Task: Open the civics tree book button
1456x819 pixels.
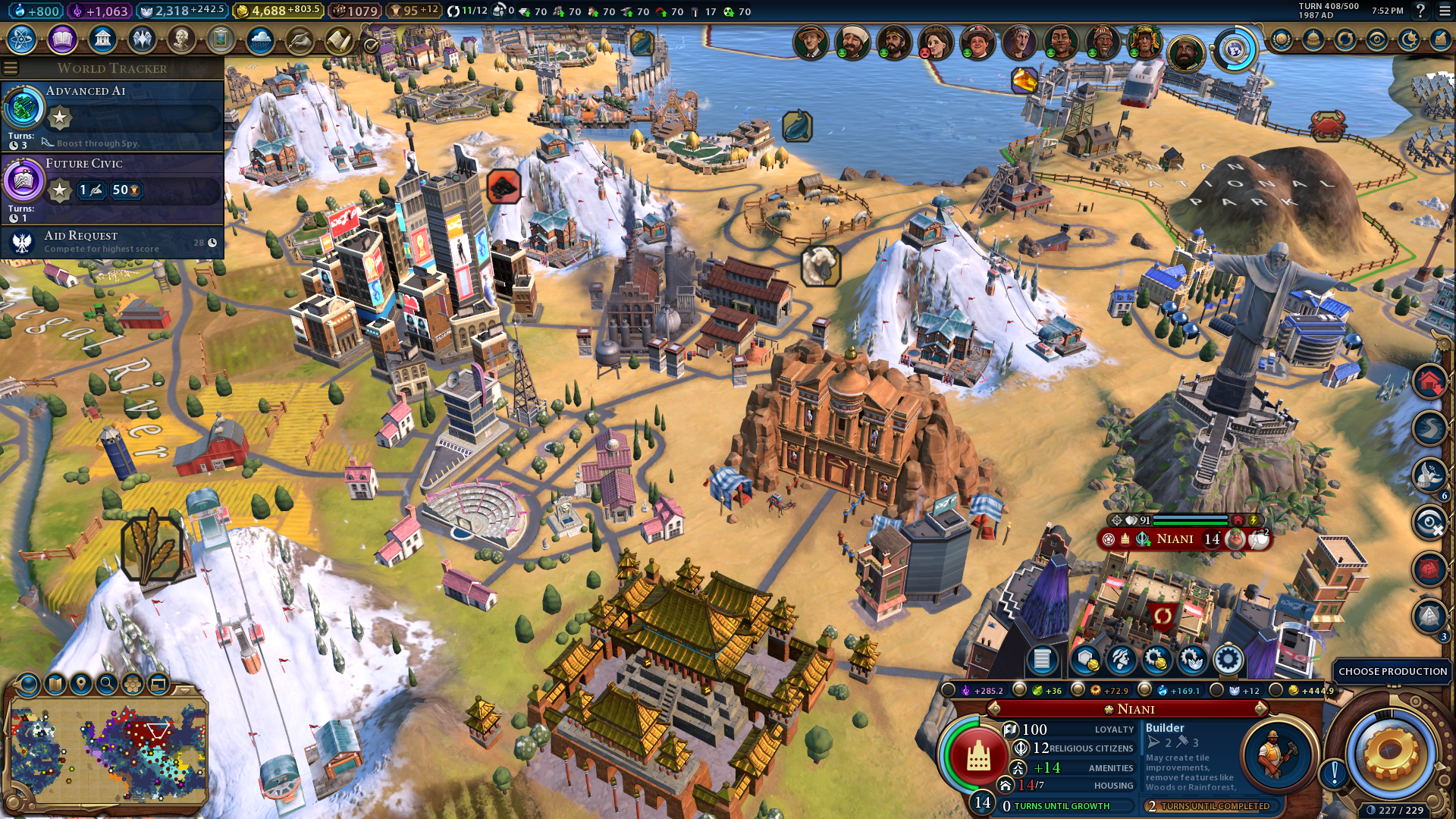Action: (62, 39)
